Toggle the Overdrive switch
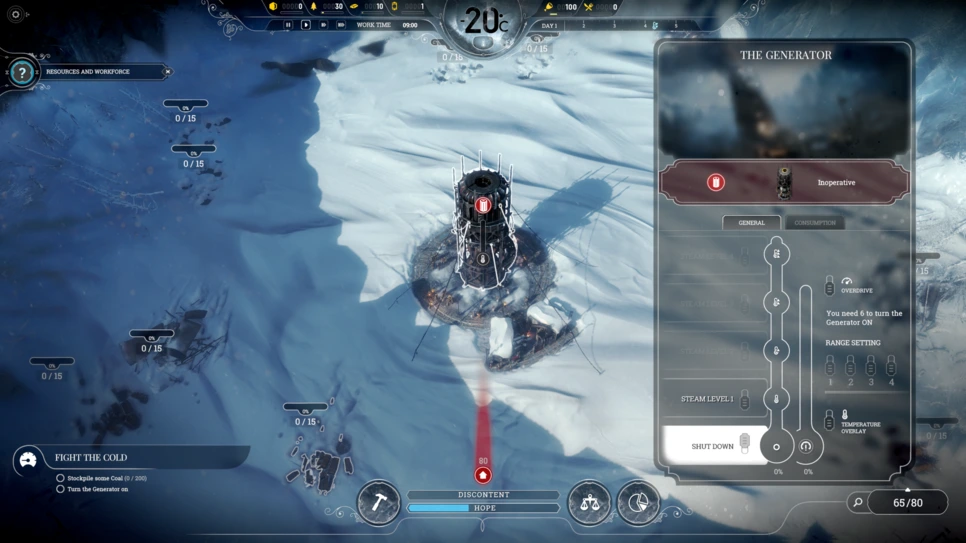Viewport: 966px width, 543px height. 829,287
